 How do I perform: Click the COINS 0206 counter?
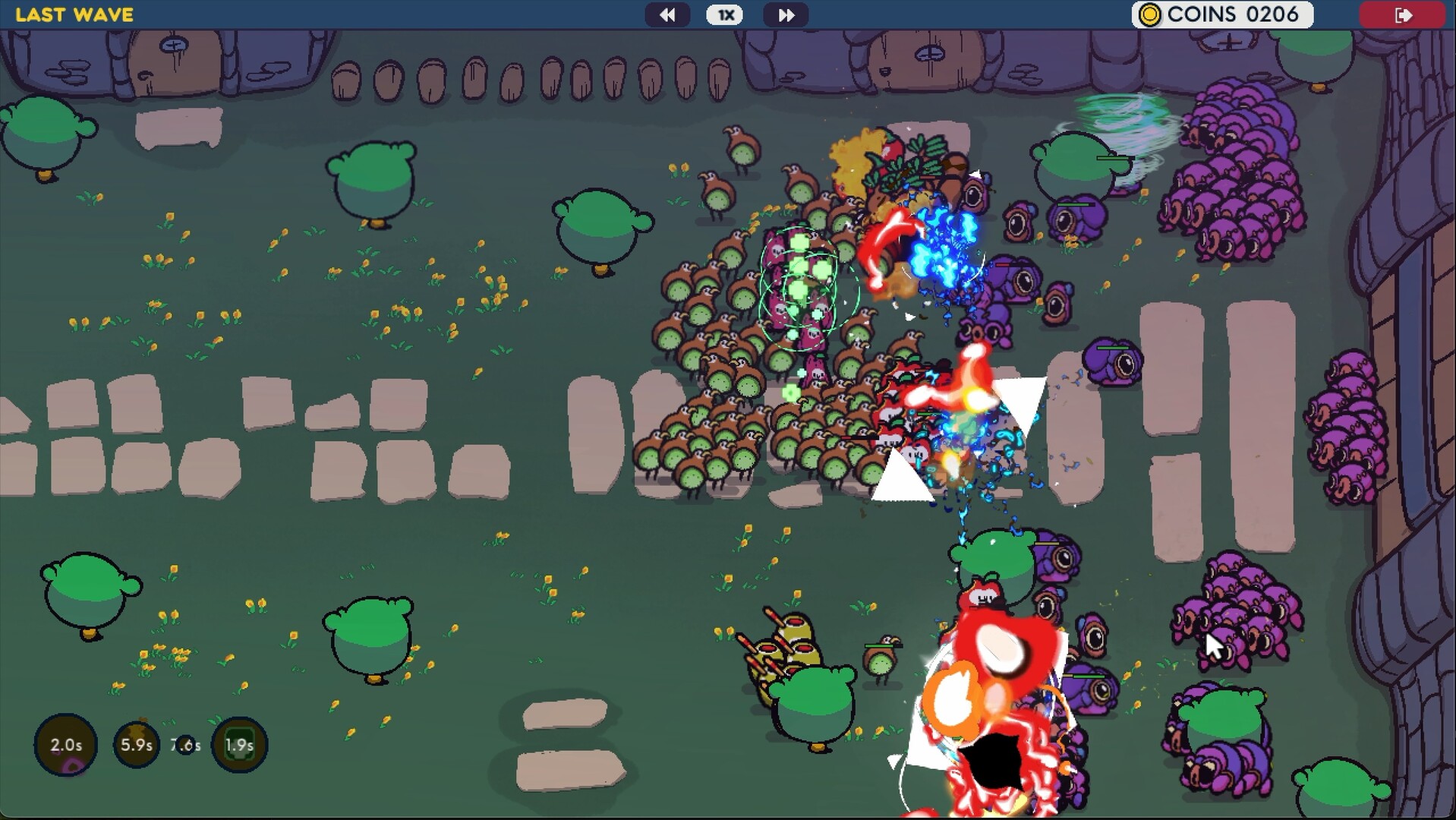1222,14
